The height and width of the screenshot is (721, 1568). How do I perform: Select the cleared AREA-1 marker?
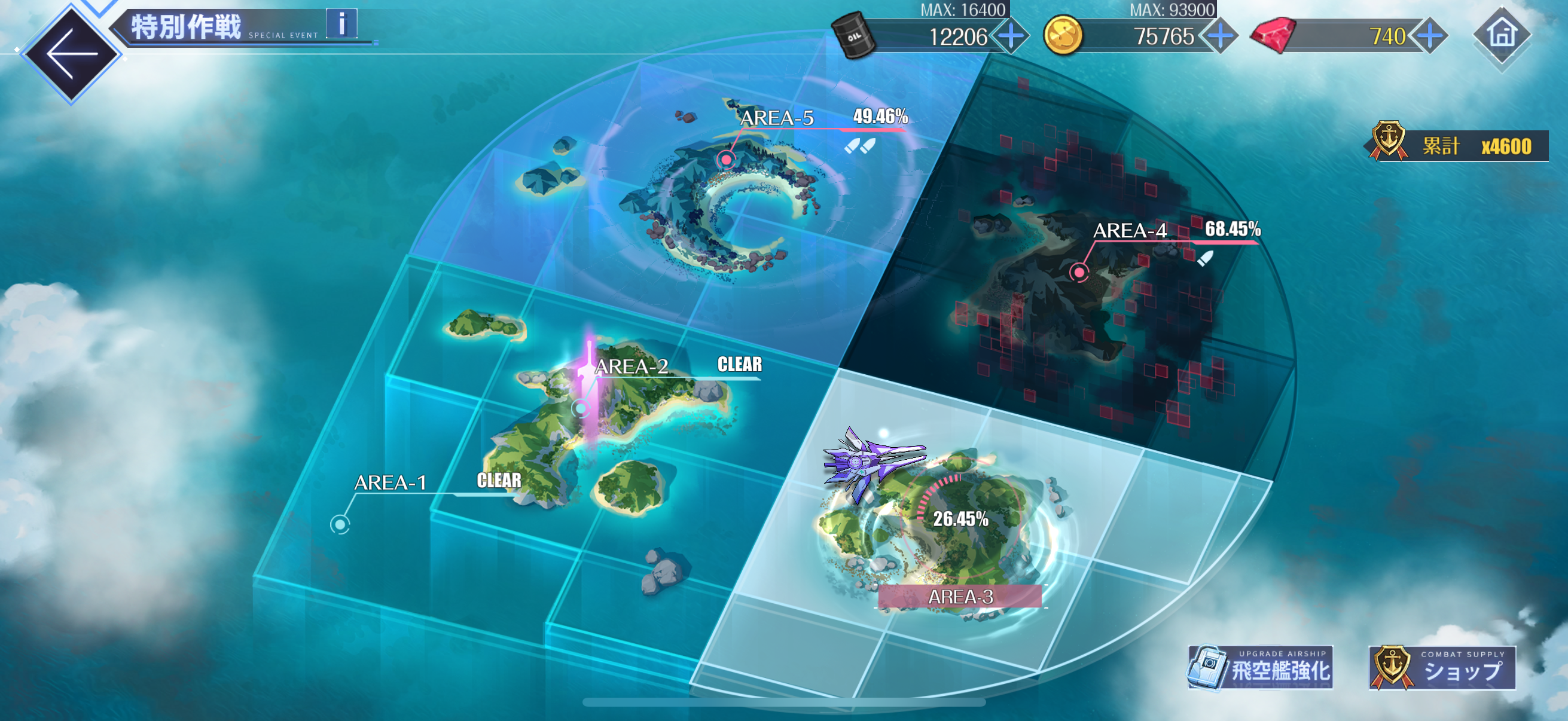click(340, 524)
